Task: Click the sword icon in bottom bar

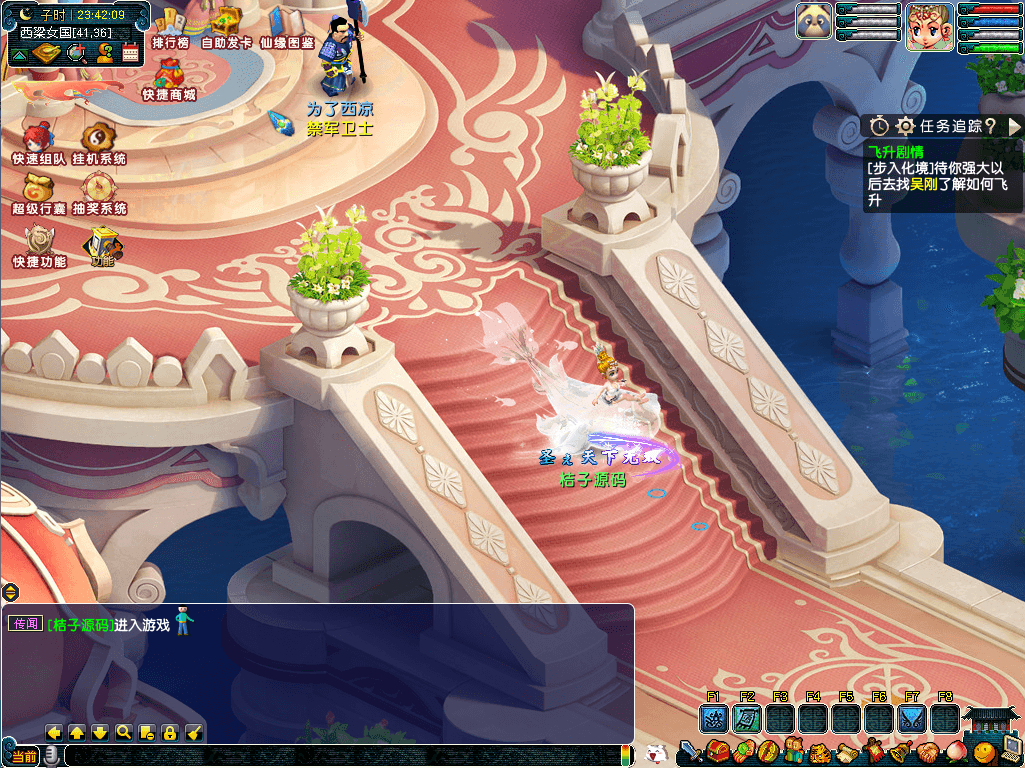Action: (690, 751)
